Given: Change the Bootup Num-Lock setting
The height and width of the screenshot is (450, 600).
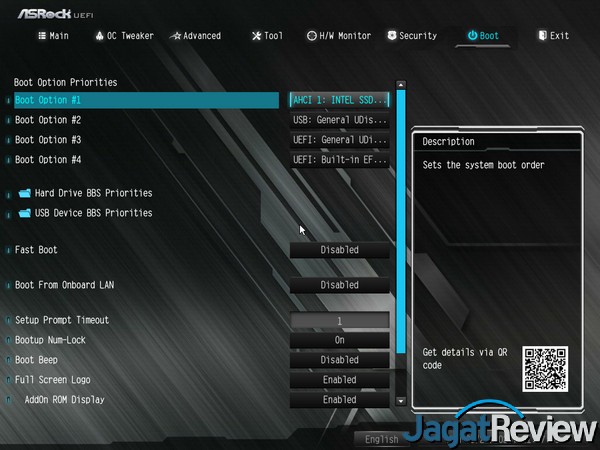Looking at the screenshot, I should click(x=339, y=340).
